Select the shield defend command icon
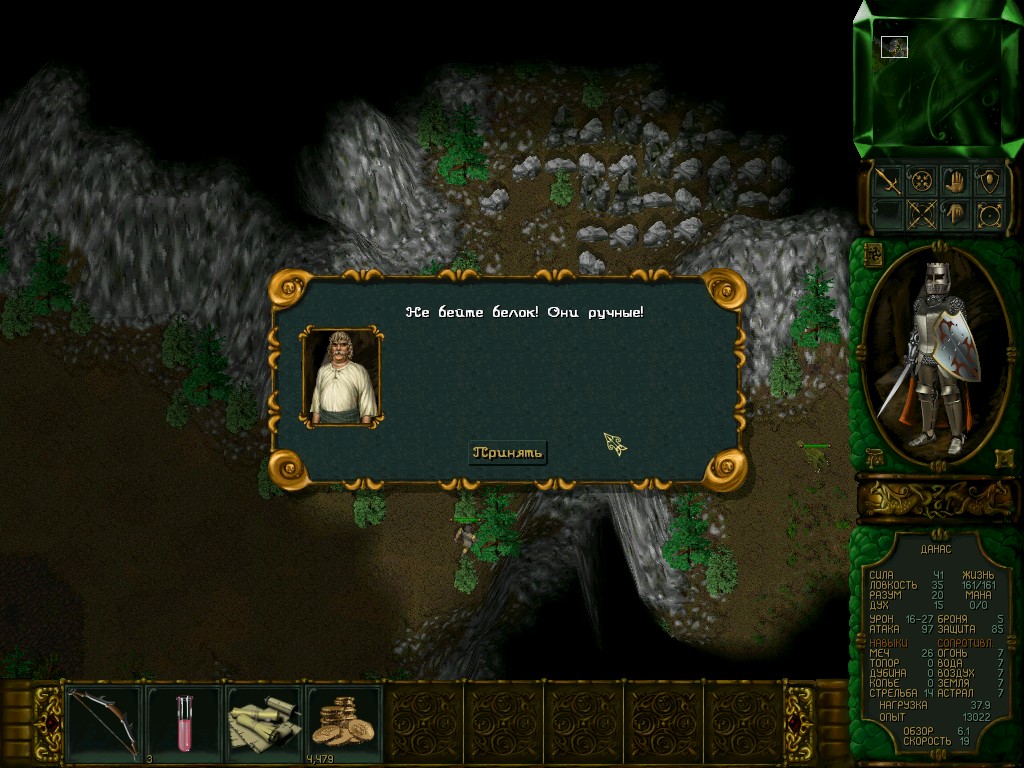The height and width of the screenshot is (768, 1024). pyautogui.click(x=989, y=181)
